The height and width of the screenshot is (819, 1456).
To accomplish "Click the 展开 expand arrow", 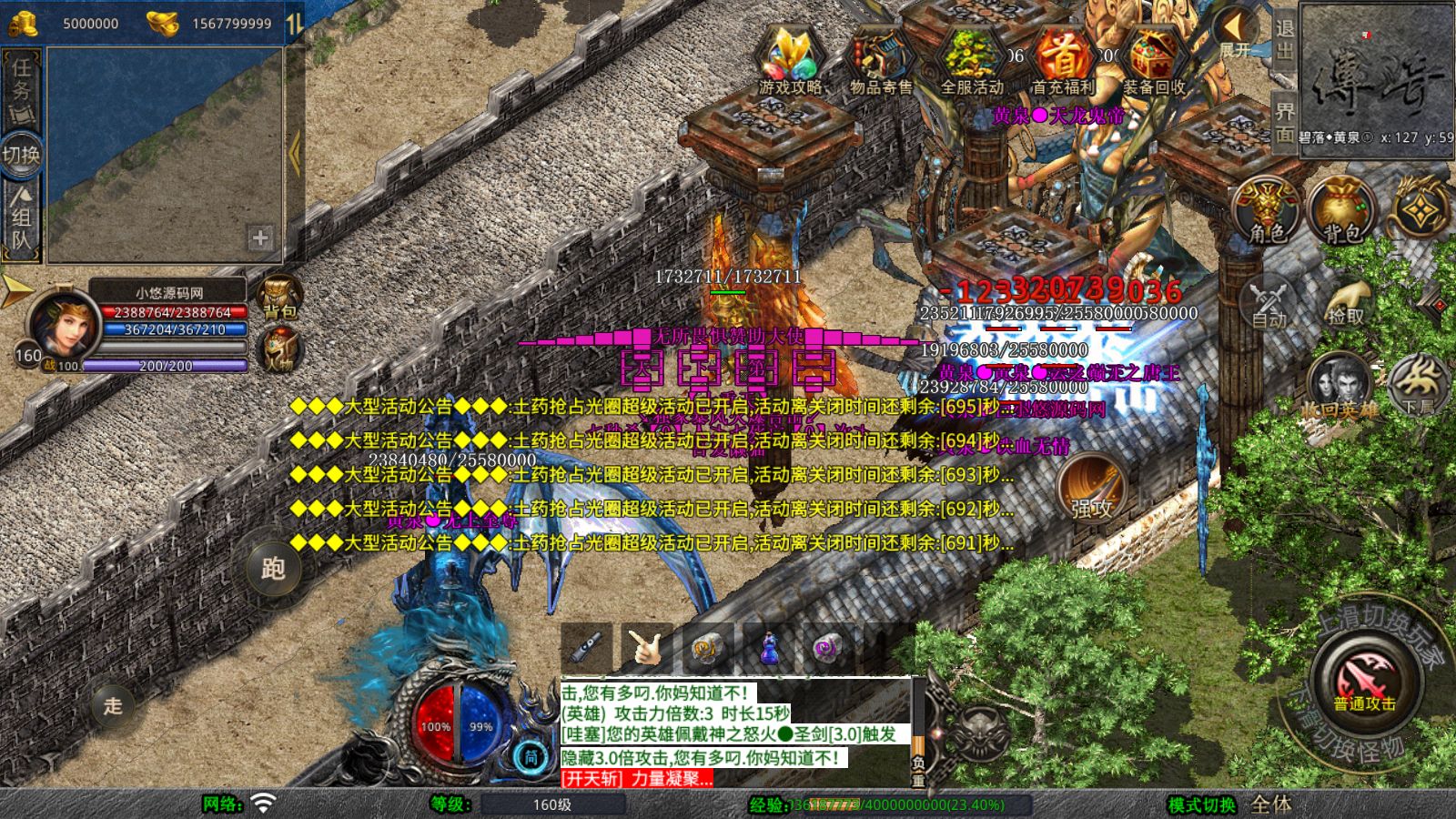I will 1238,33.
